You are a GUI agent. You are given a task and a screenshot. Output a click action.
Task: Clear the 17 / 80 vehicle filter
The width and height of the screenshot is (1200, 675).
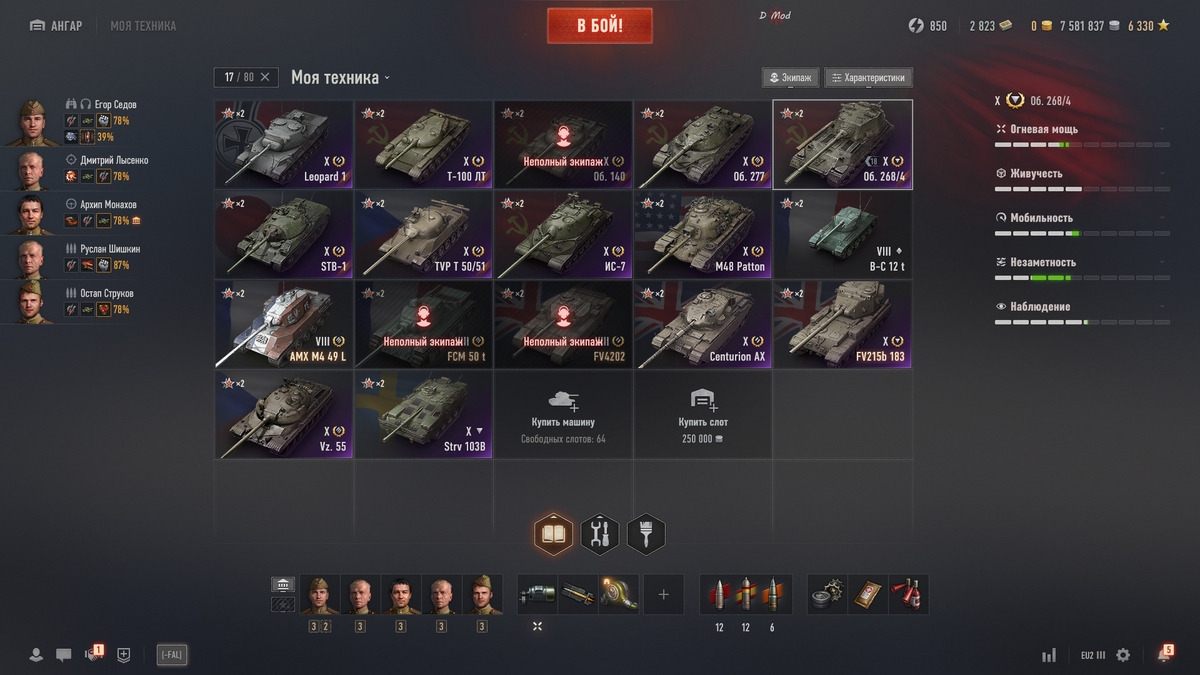(x=265, y=77)
